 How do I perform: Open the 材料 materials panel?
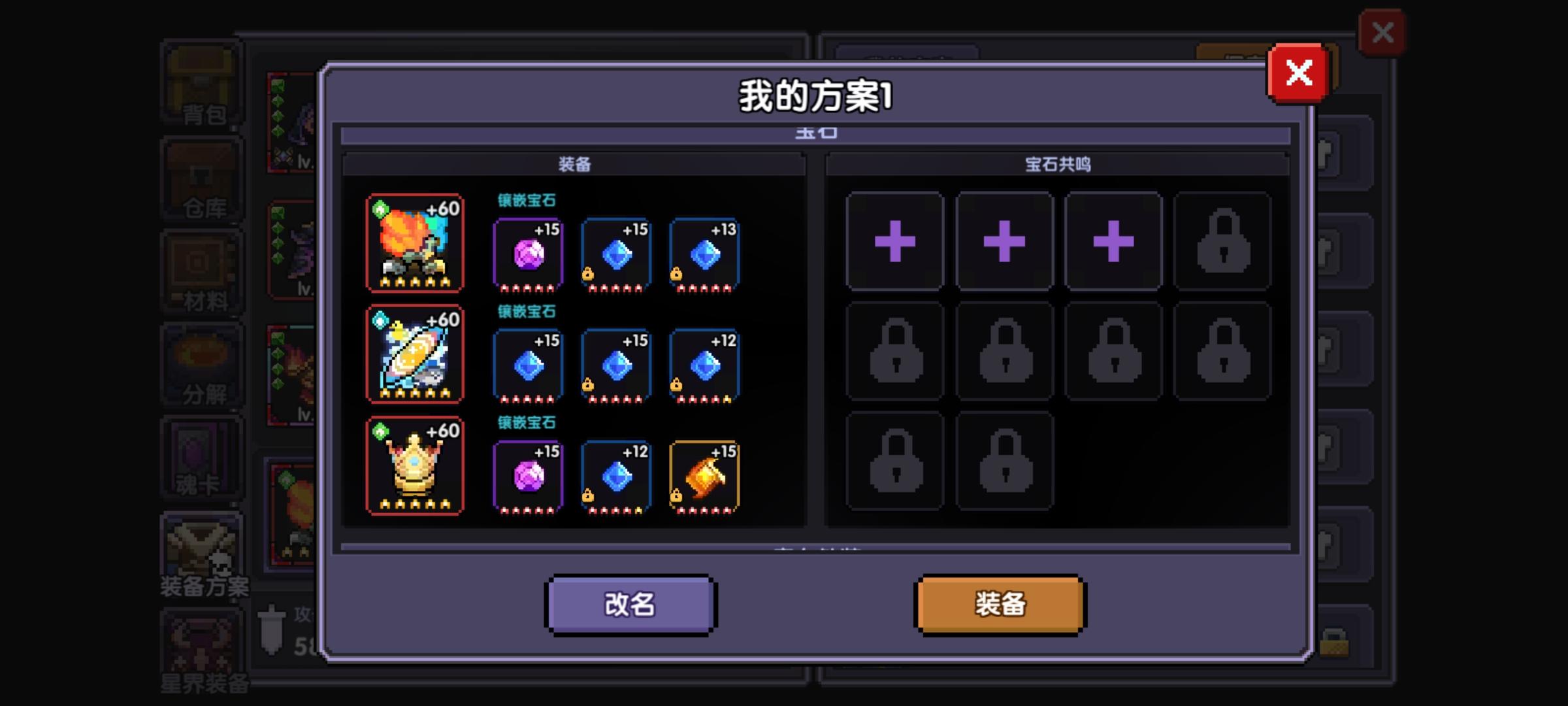click(203, 271)
